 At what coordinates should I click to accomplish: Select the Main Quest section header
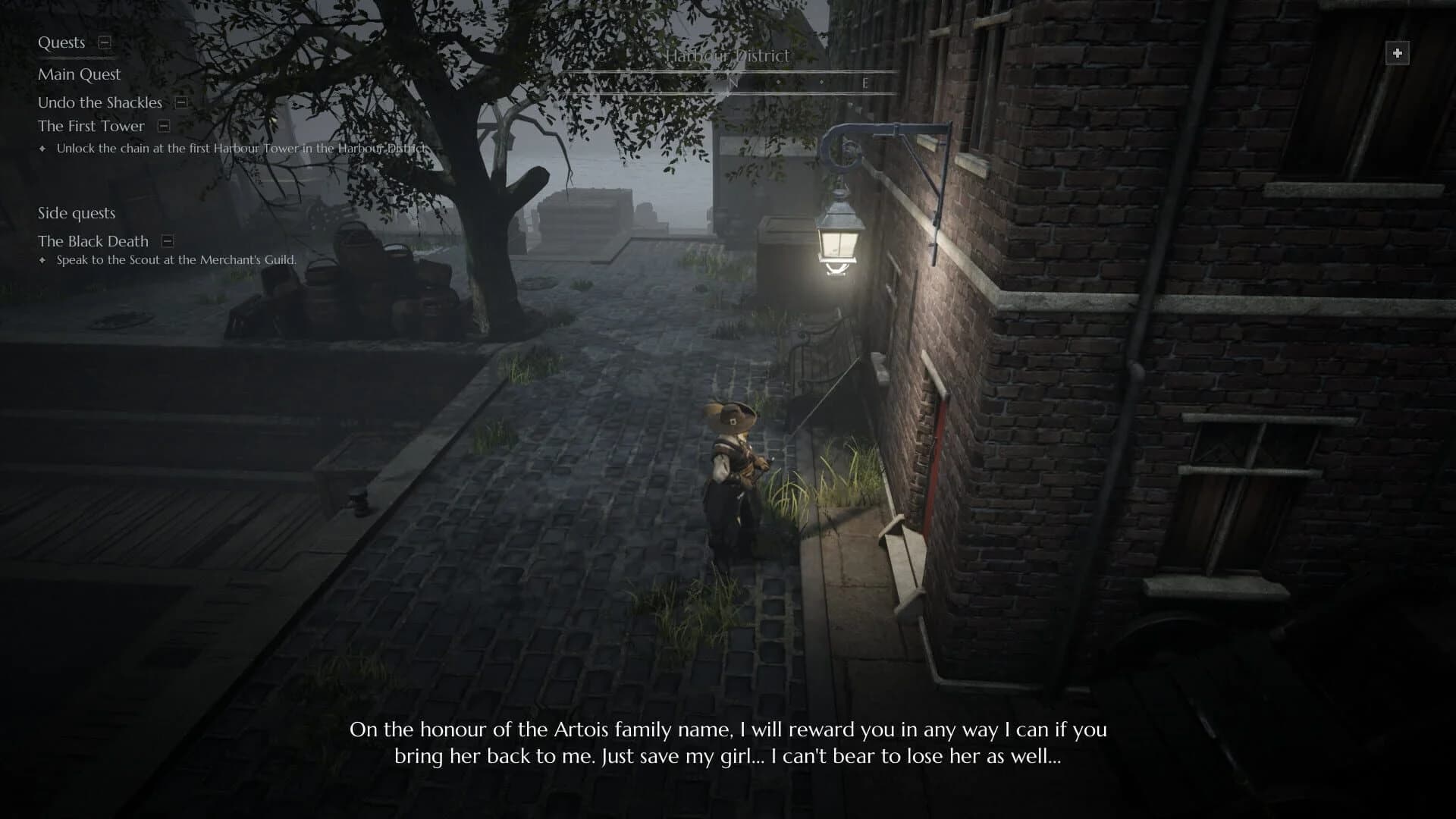point(79,74)
